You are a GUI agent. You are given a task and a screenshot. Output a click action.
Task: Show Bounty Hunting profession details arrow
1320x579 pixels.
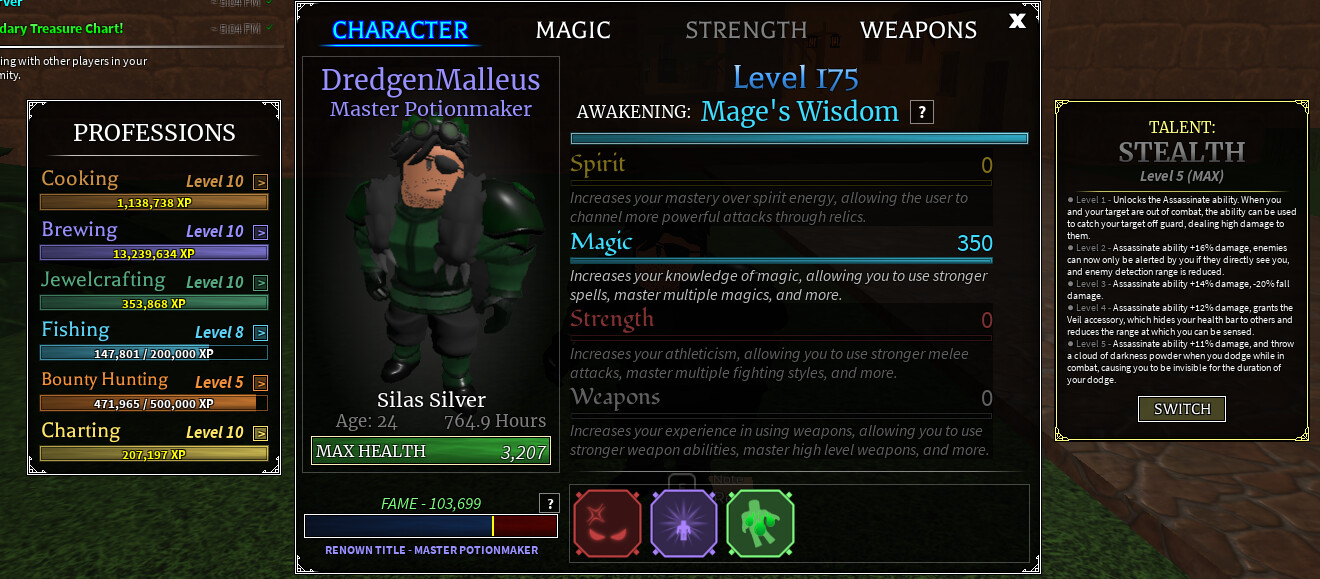[x=260, y=383]
